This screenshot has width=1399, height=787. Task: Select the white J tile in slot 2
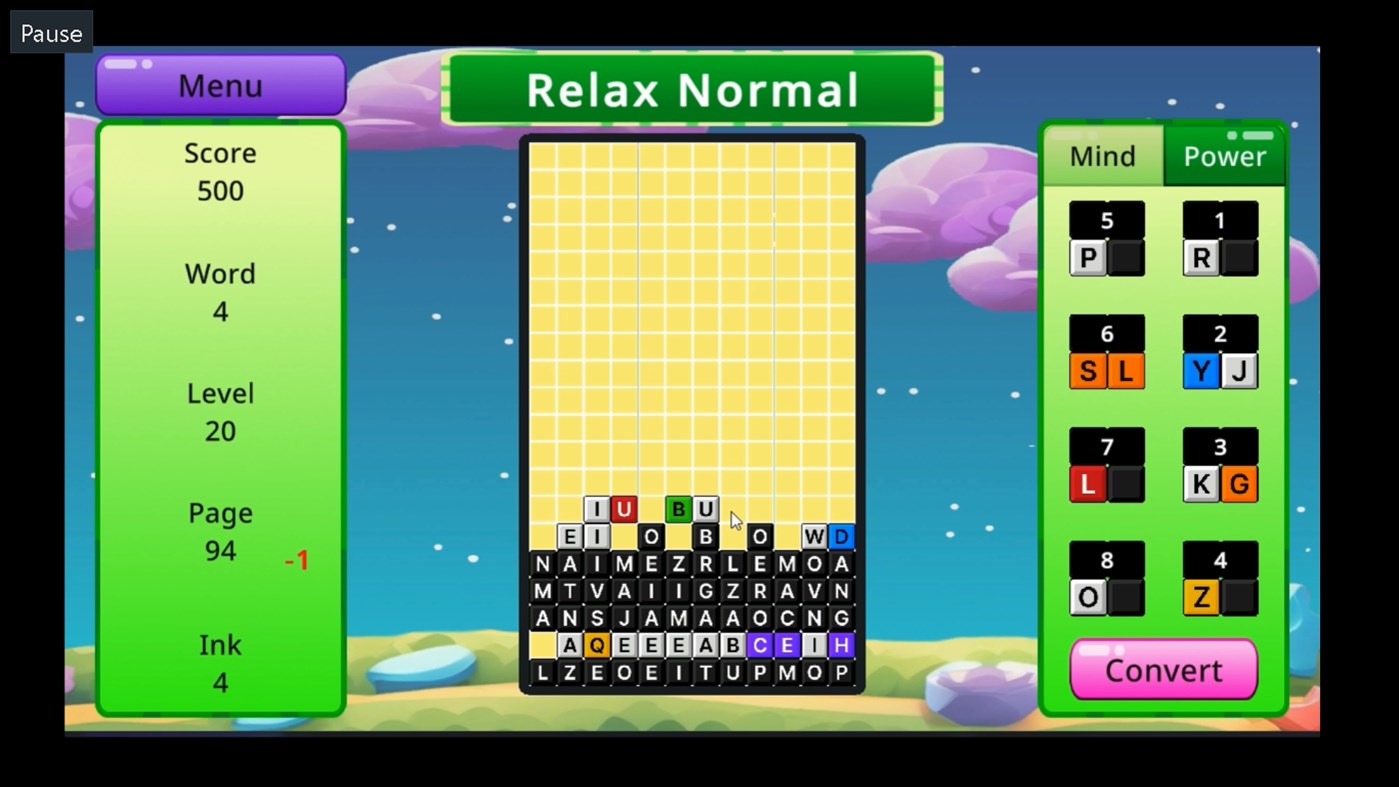[1241, 371]
